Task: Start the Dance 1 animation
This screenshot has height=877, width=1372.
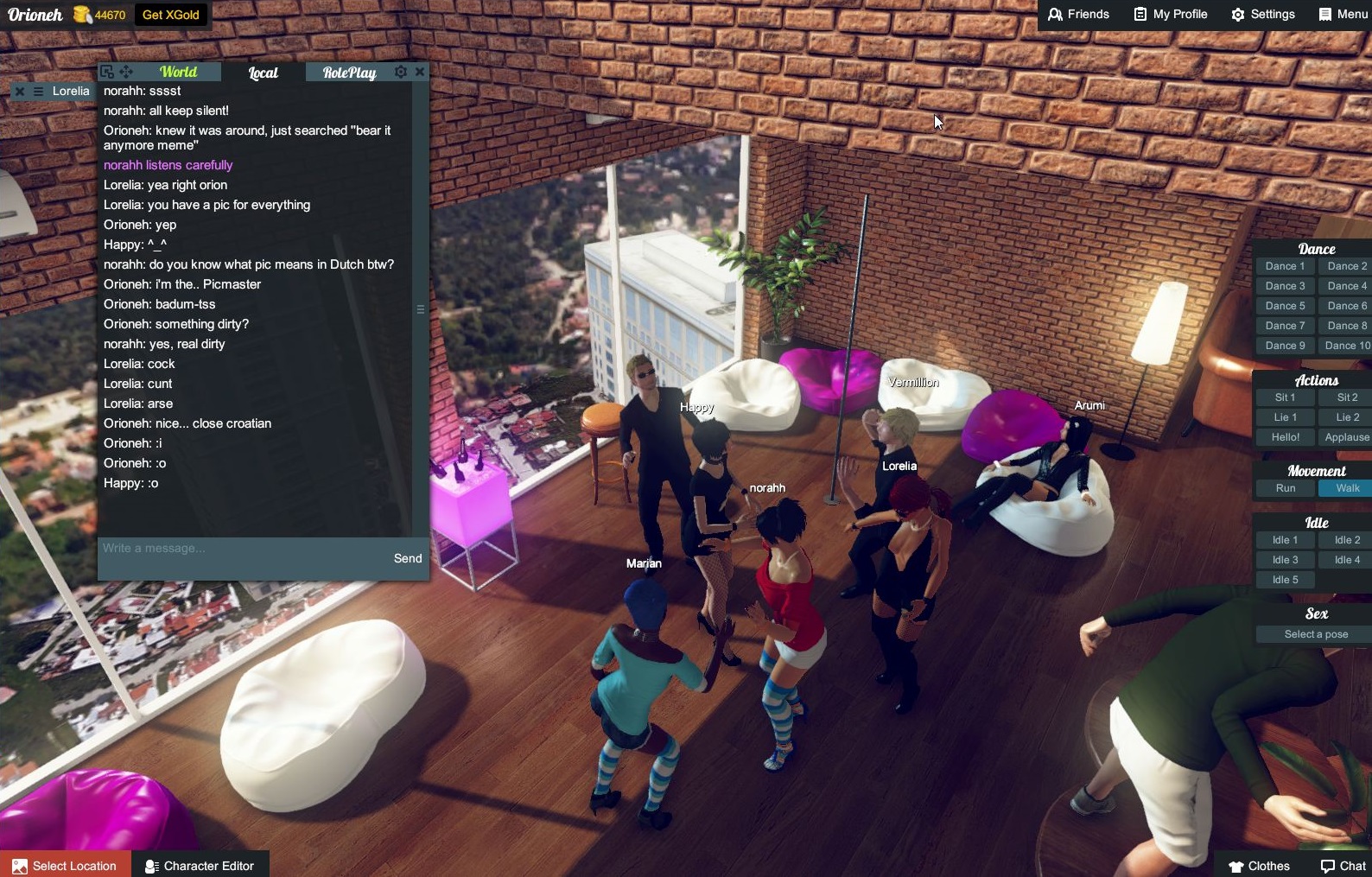Action: 1284,265
